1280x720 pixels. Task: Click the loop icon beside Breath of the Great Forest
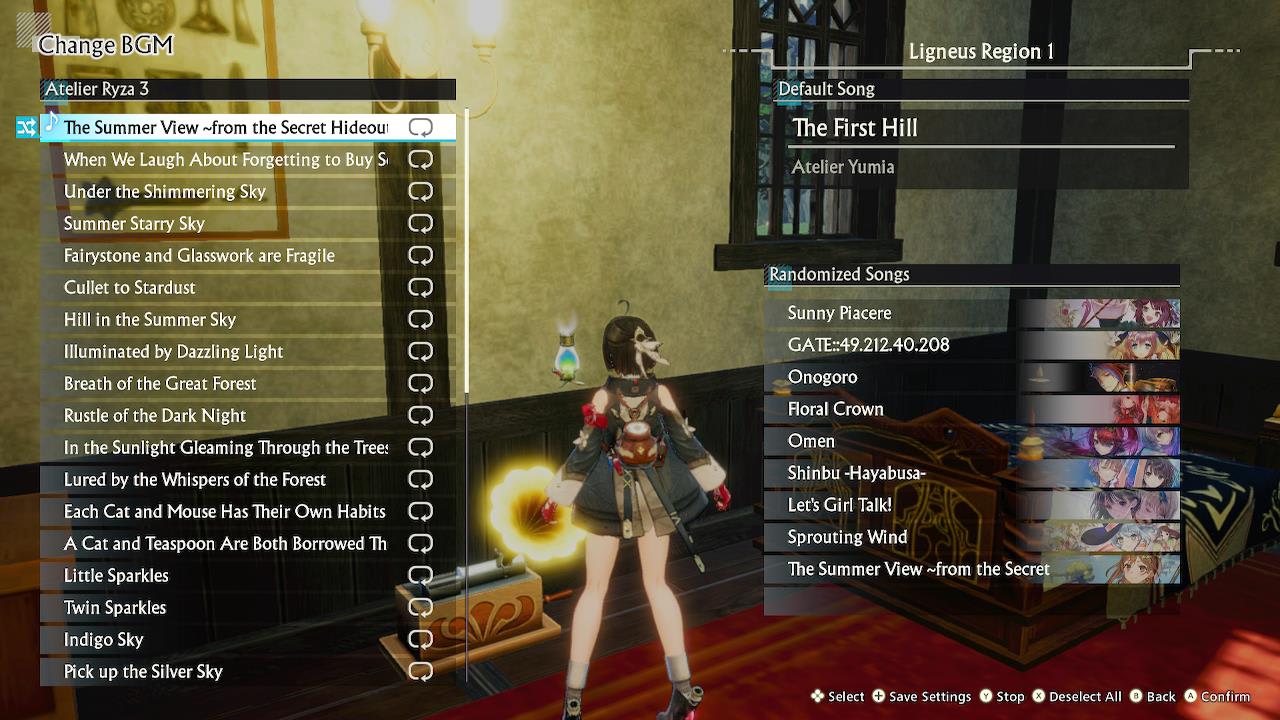[420, 383]
